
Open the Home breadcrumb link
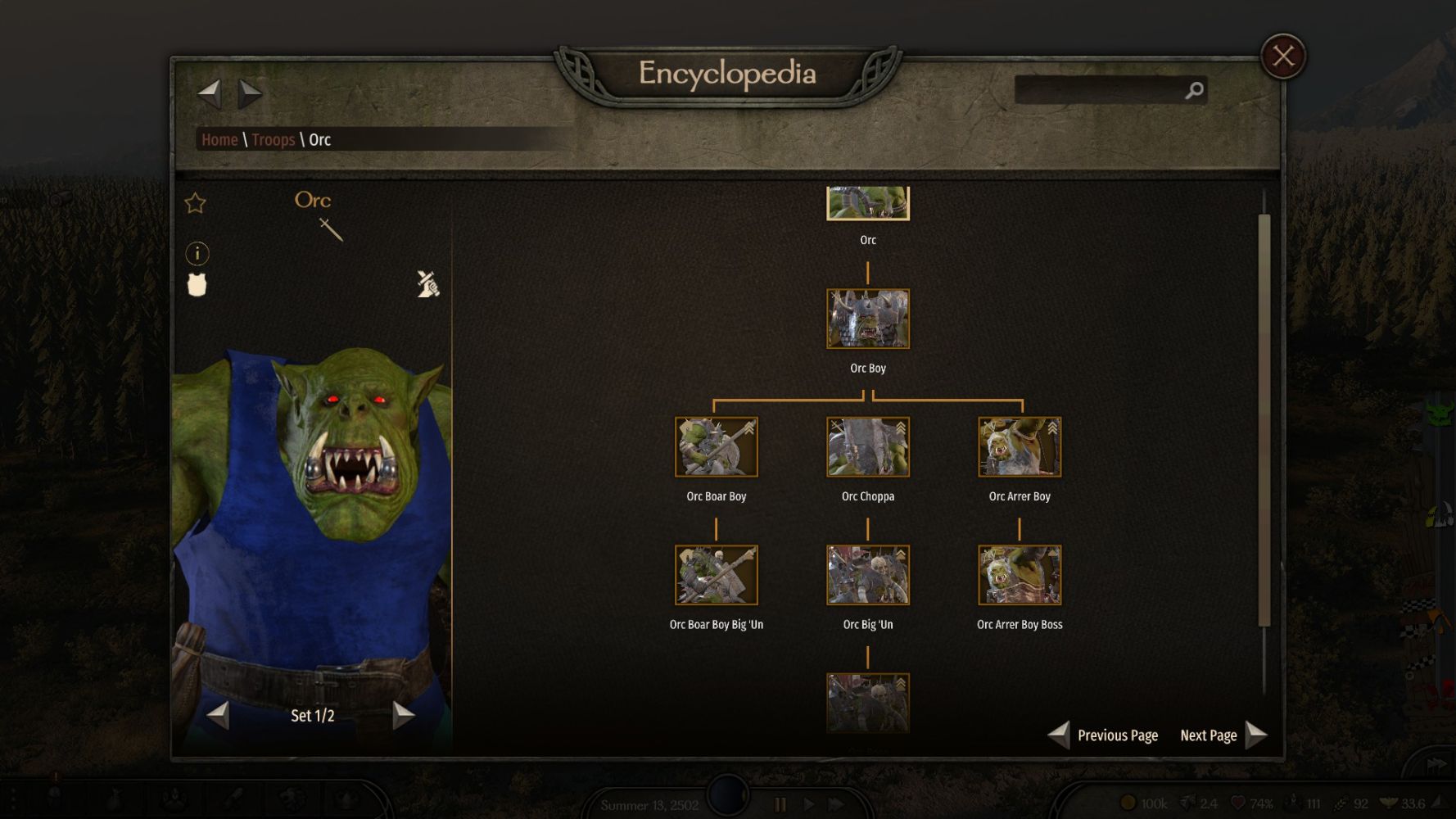[x=219, y=140]
